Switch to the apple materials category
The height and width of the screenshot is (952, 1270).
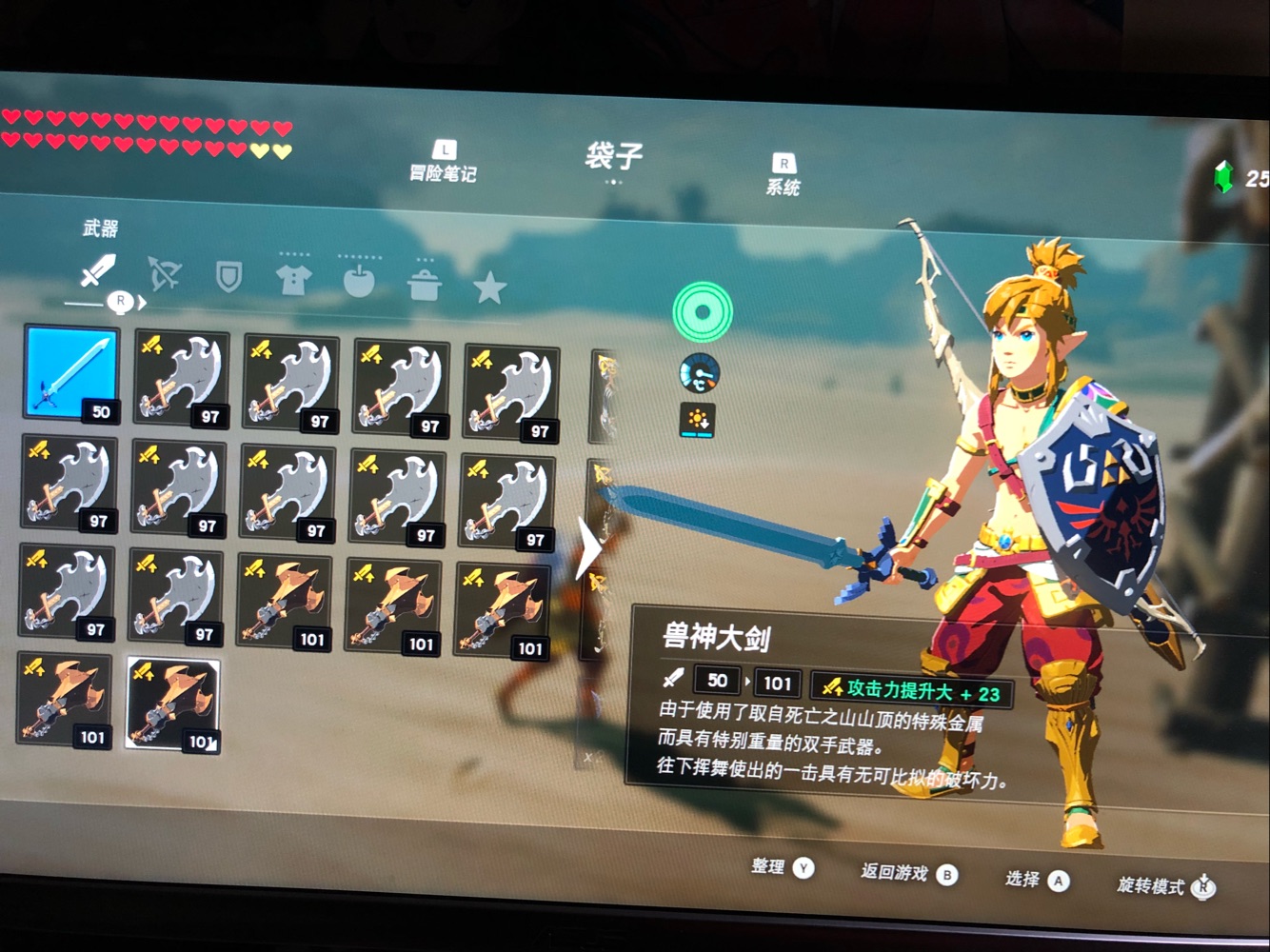[x=359, y=282]
